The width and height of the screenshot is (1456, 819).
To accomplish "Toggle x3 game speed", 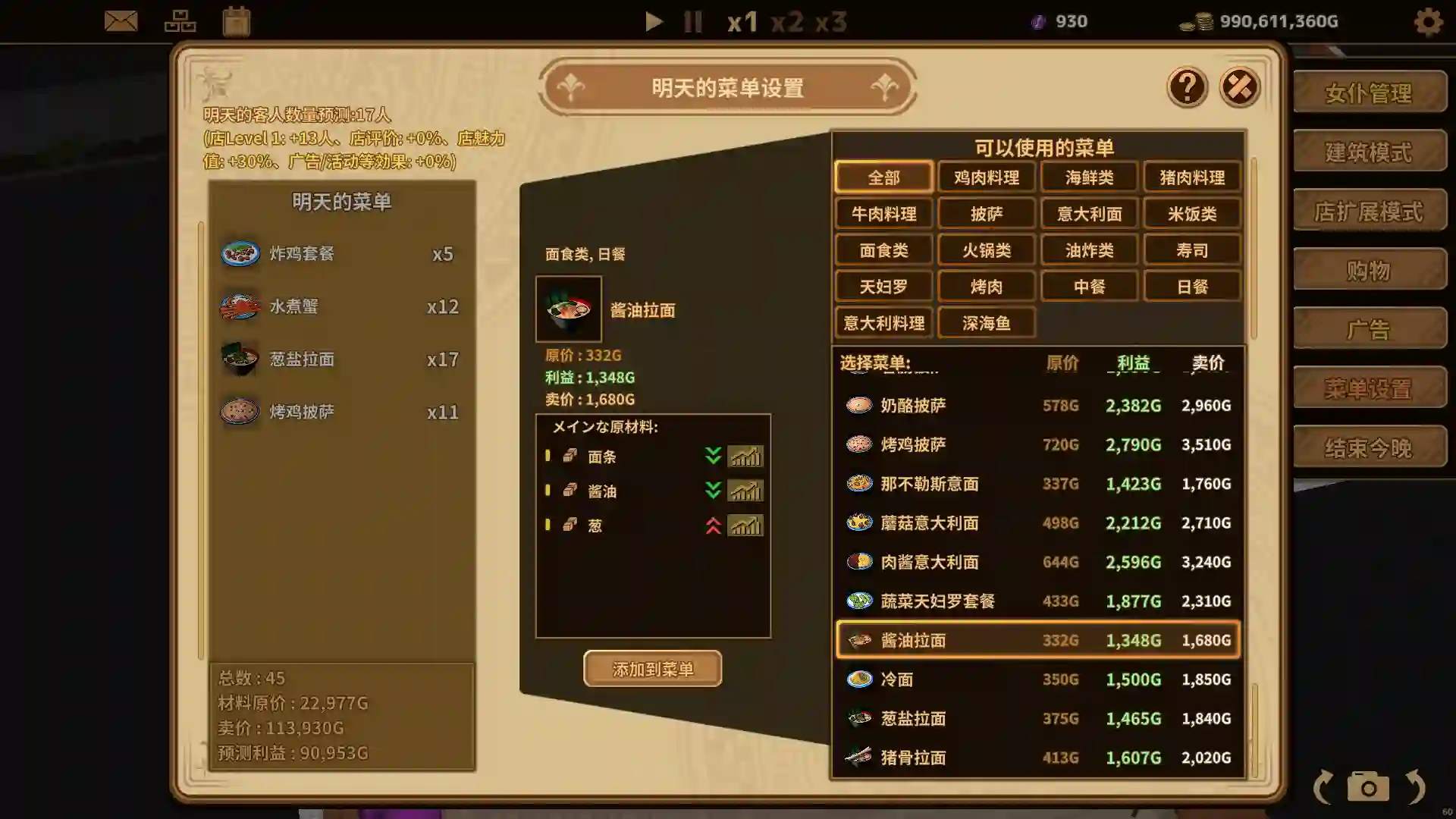I will tap(831, 21).
